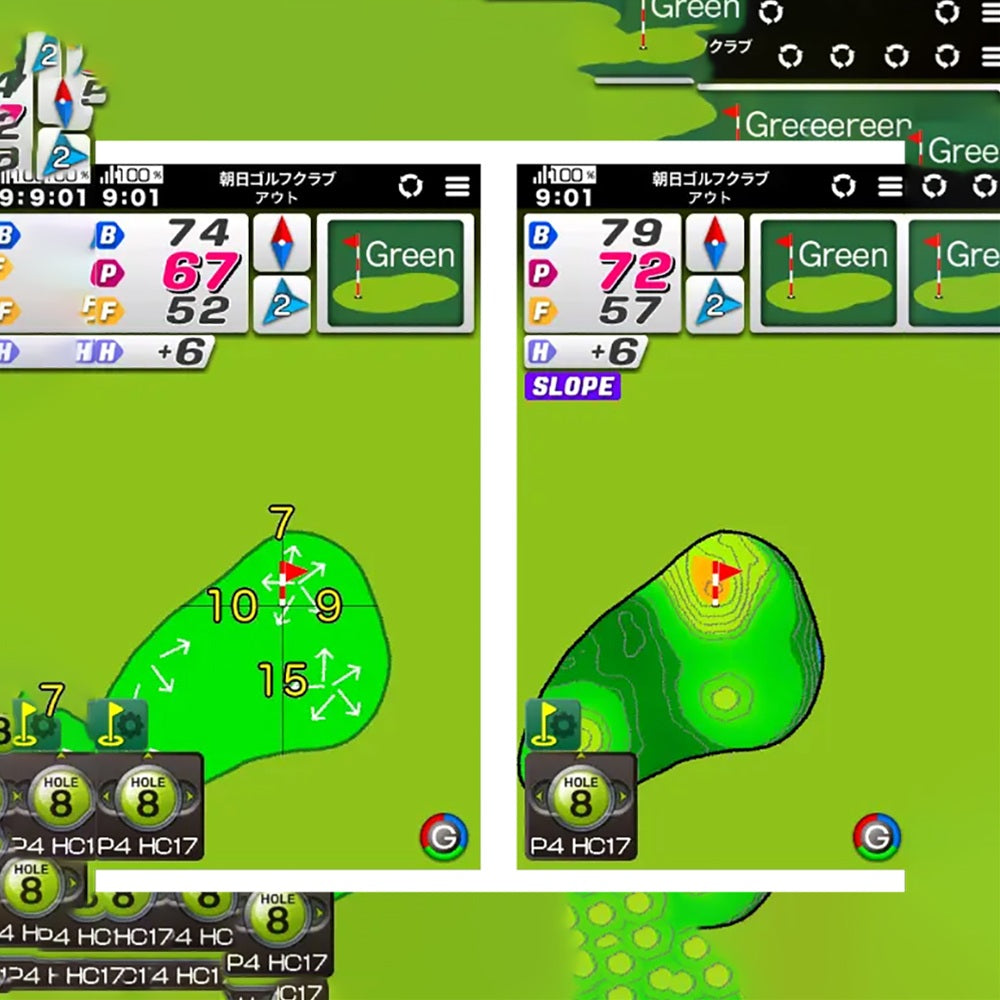Click the round G logo on the arrow-map screen
This screenshot has height=1000, width=1000.
[443, 837]
